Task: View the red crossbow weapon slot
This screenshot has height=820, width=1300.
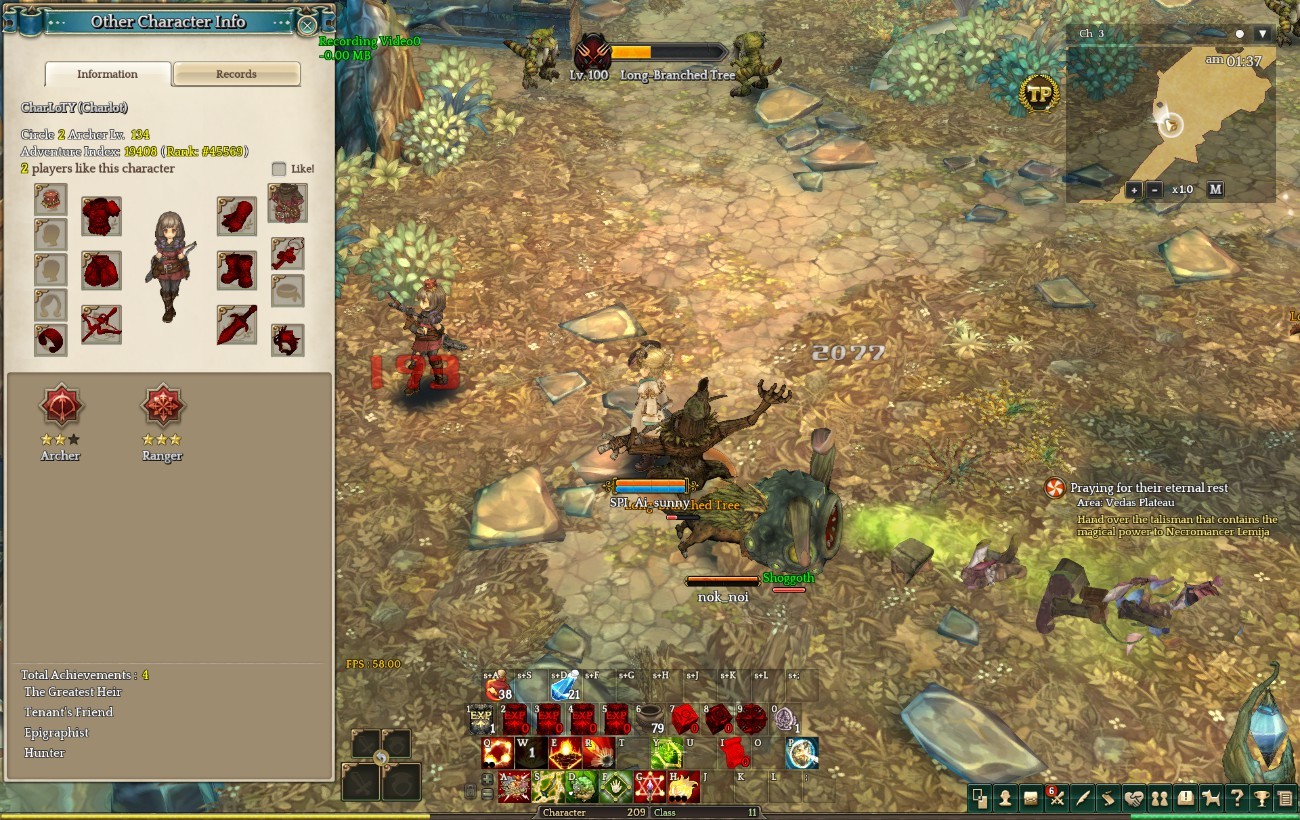Action: (101, 325)
